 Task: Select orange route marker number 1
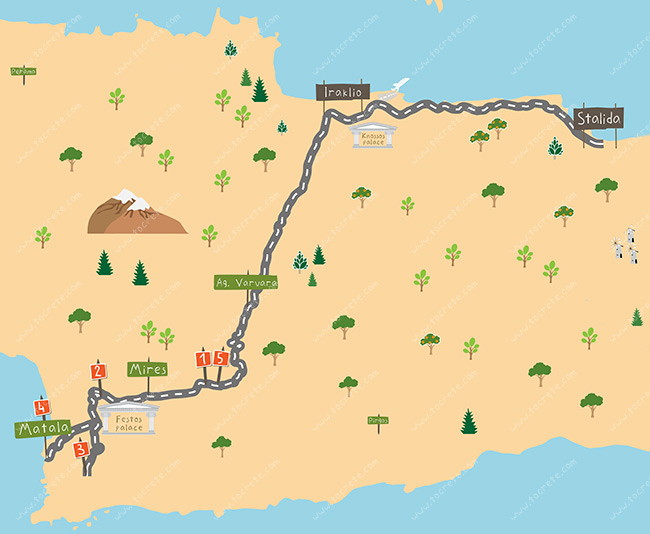pos(204,358)
